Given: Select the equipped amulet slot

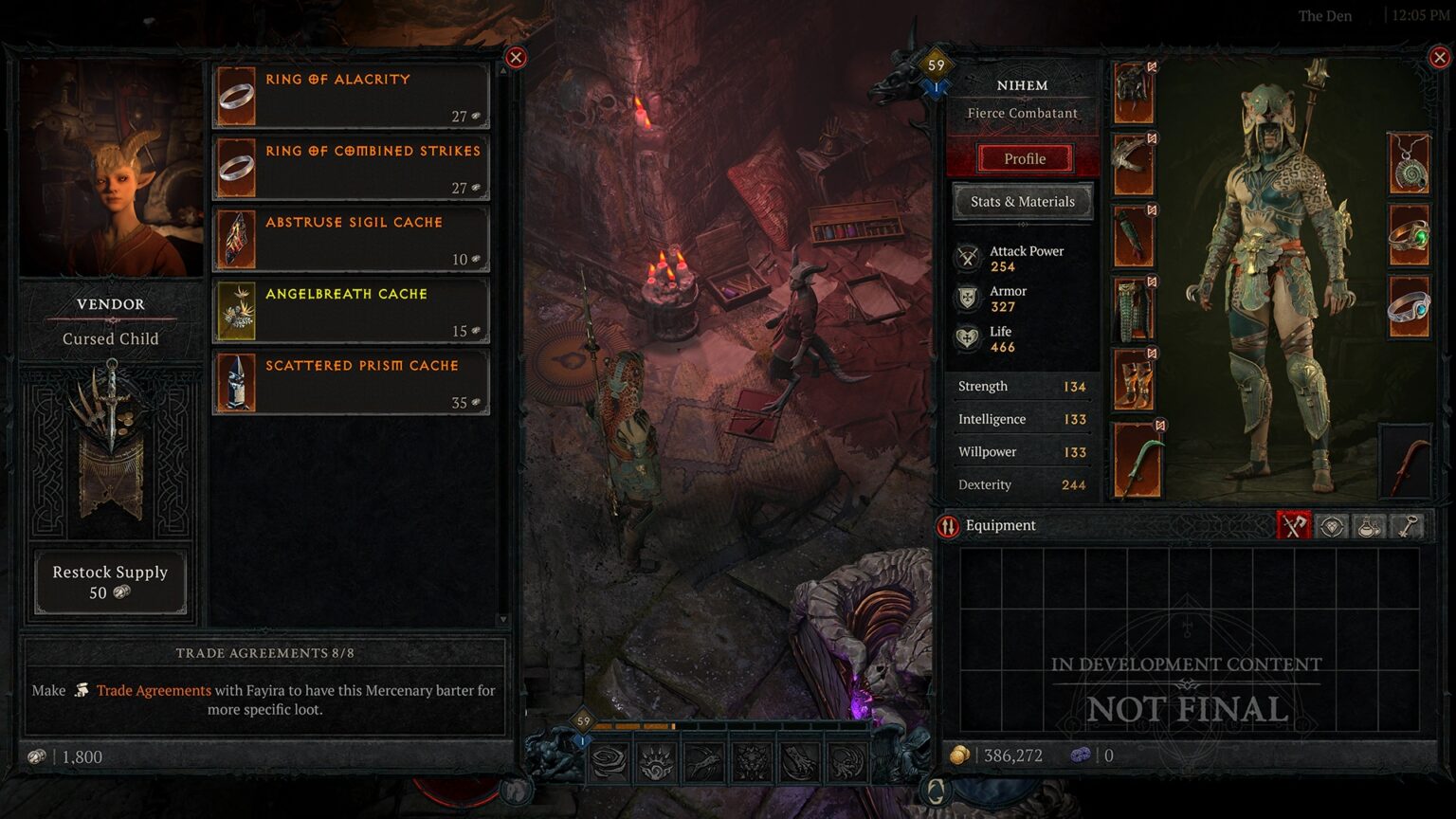Looking at the screenshot, I should click(1410, 164).
